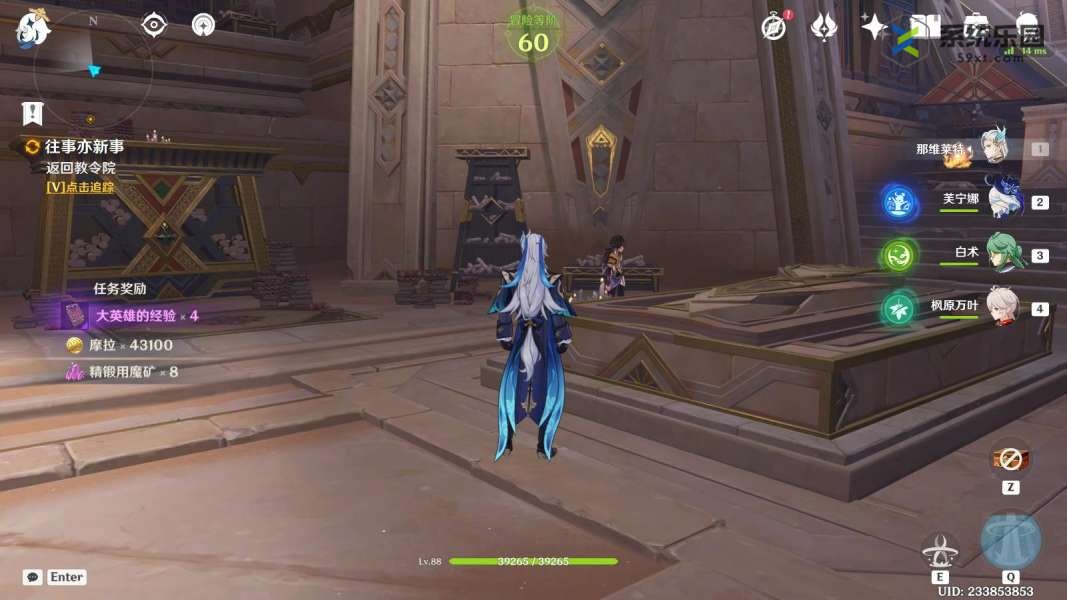Open the four-point star wish icon
This screenshot has height=600, width=1067.
click(874, 27)
